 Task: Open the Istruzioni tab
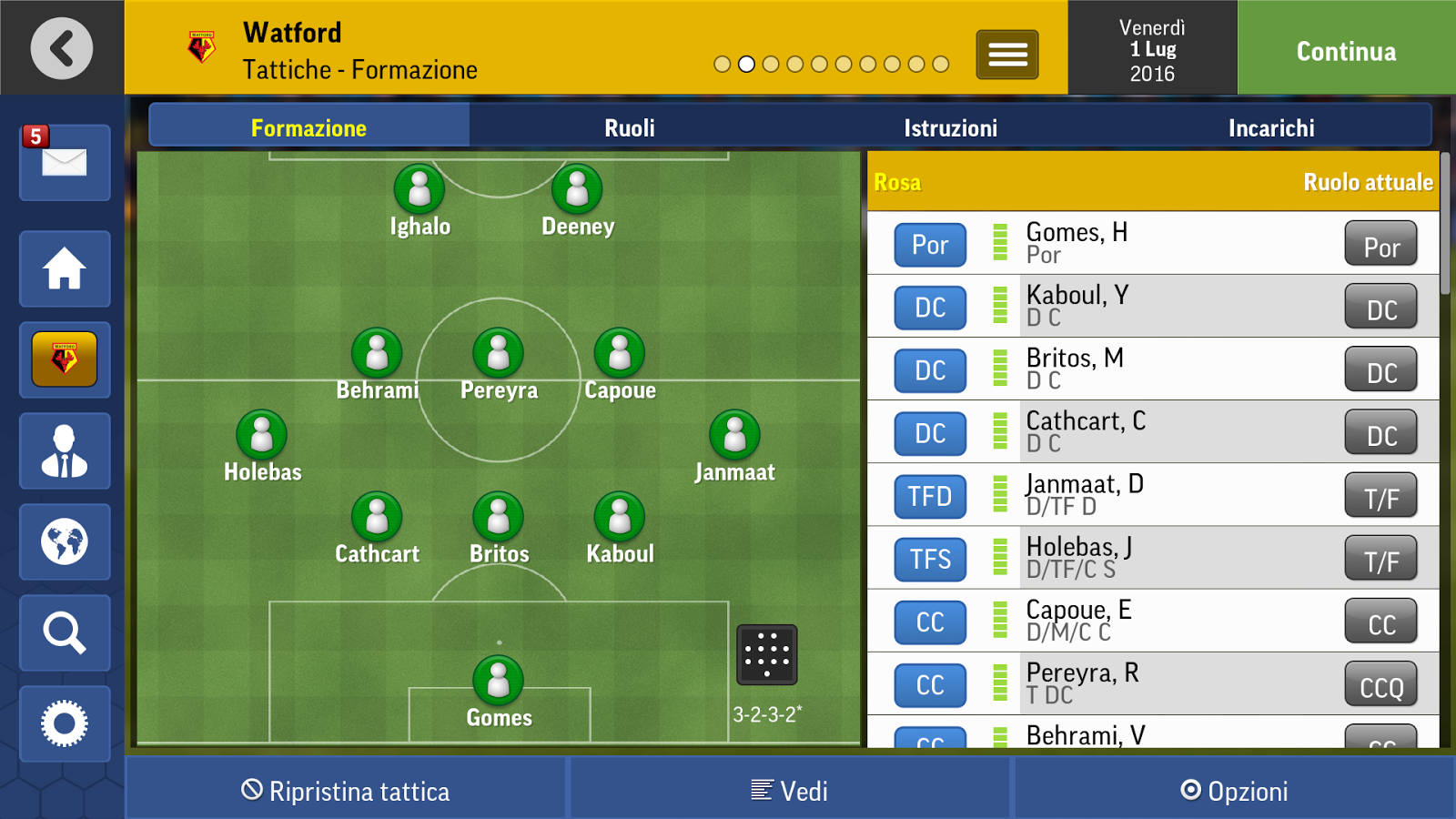click(950, 127)
